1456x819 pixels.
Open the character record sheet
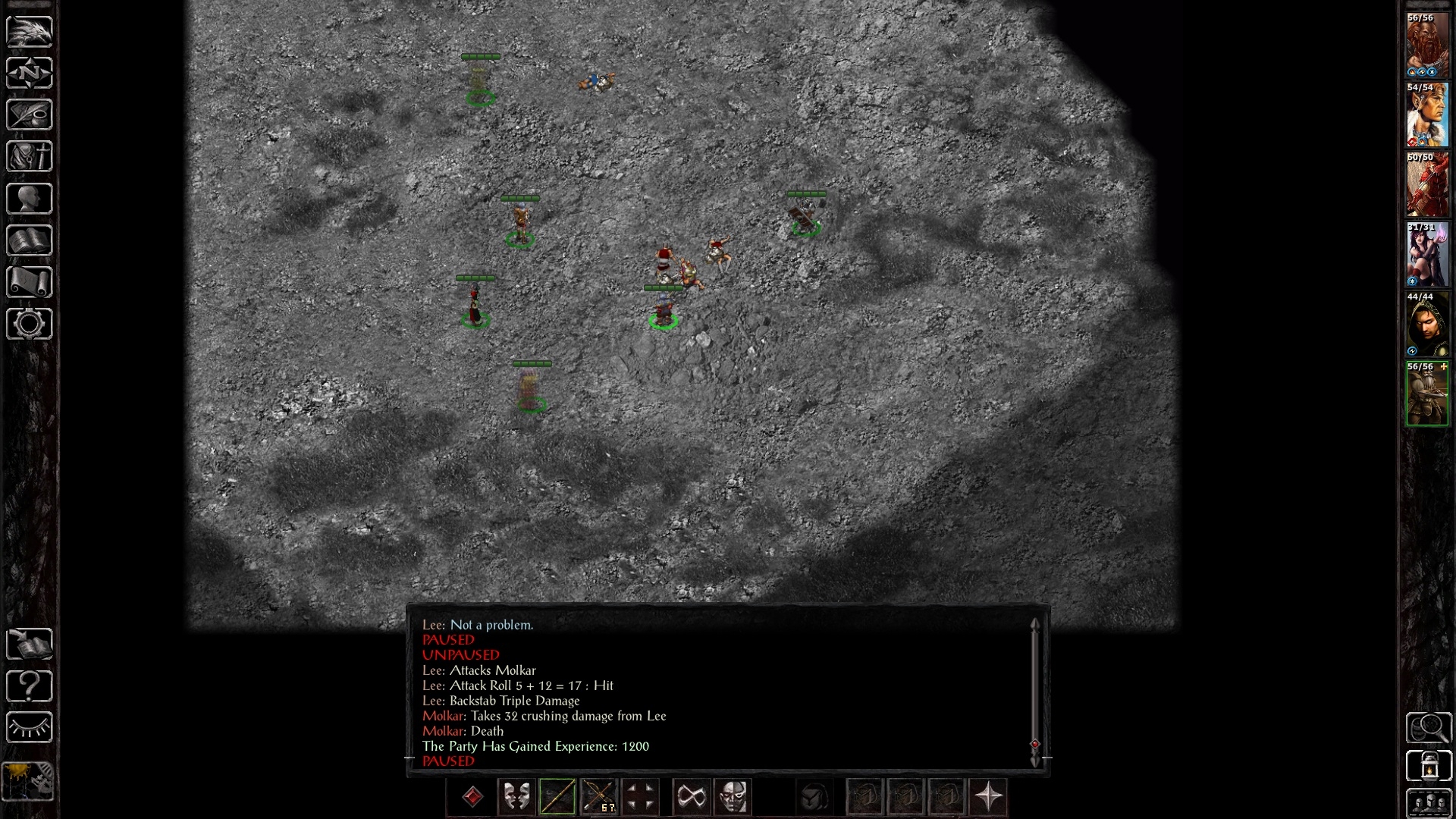click(30, 199)
